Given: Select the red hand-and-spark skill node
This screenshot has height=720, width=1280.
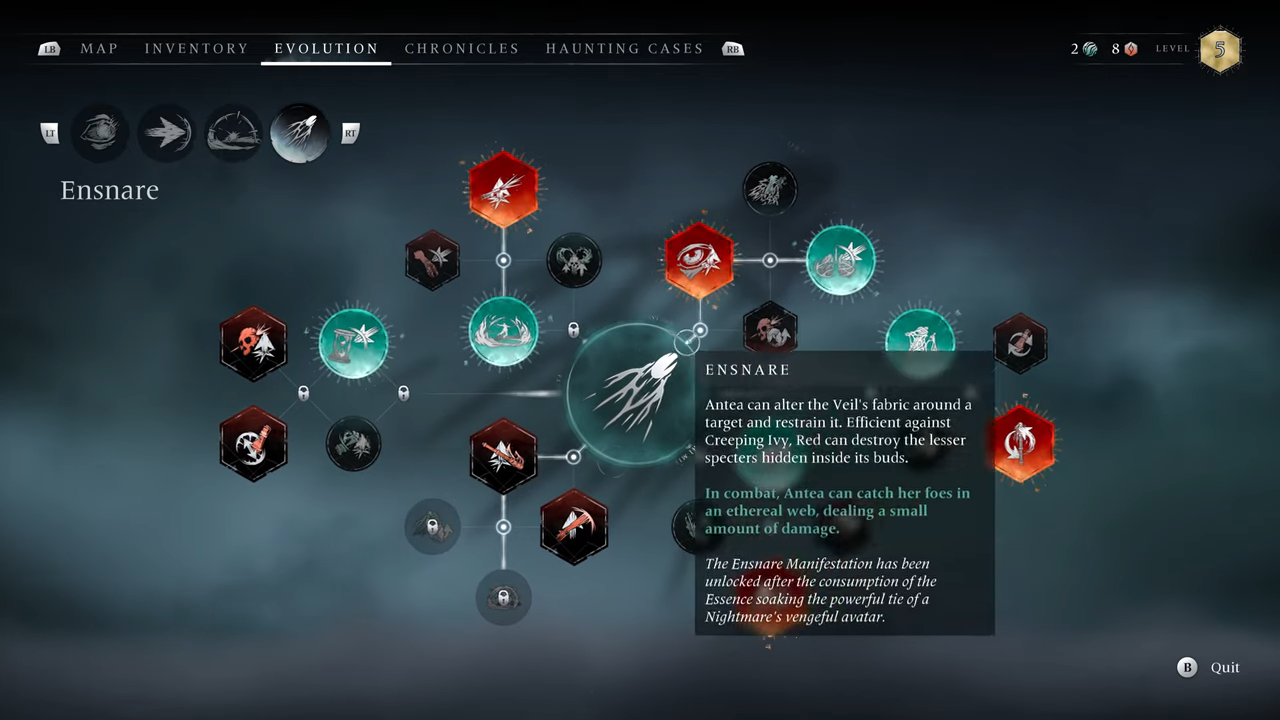Looking at the screenshot, I should [433, 260].
